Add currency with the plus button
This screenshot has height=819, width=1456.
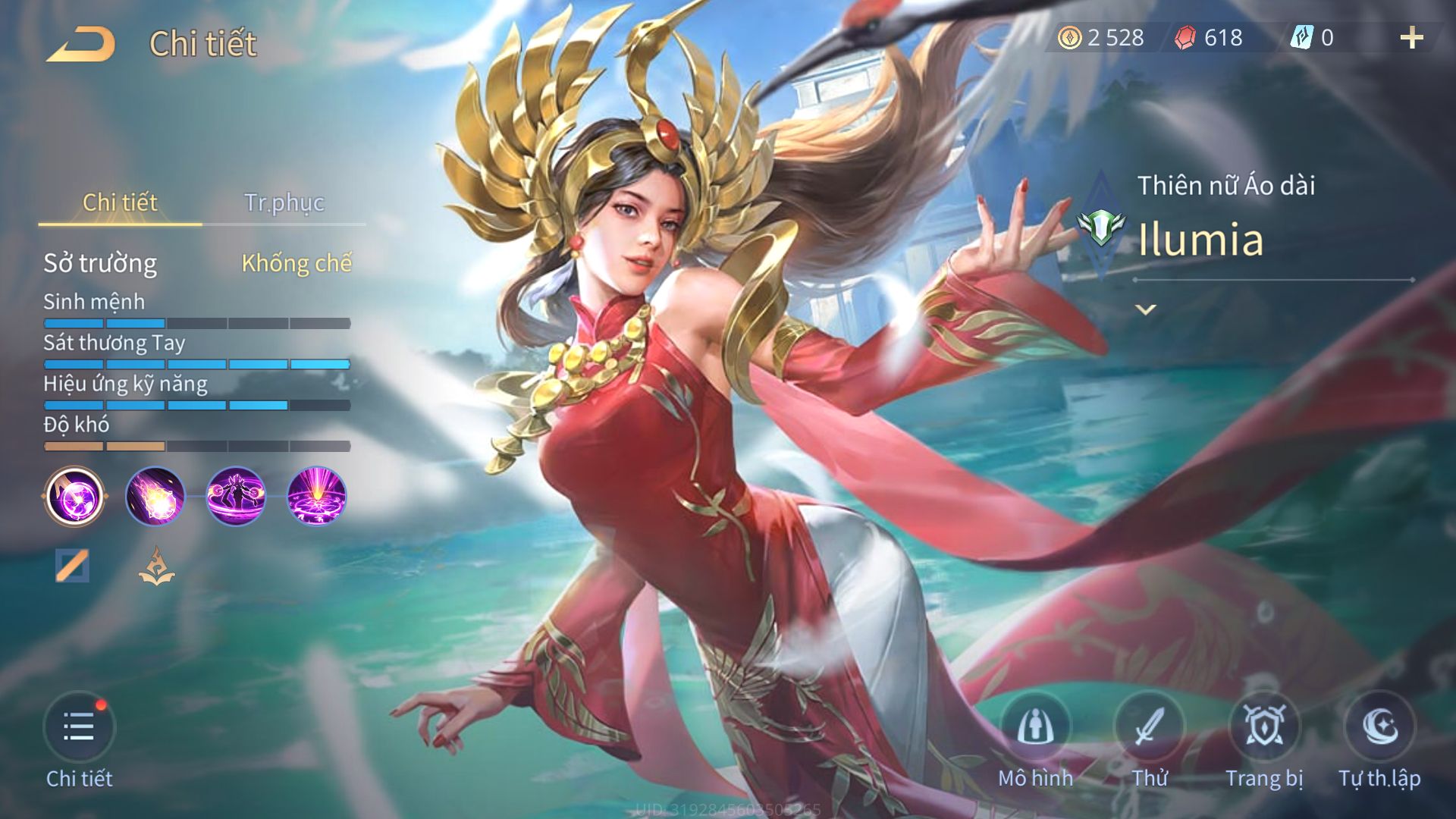pos(1411,38)
